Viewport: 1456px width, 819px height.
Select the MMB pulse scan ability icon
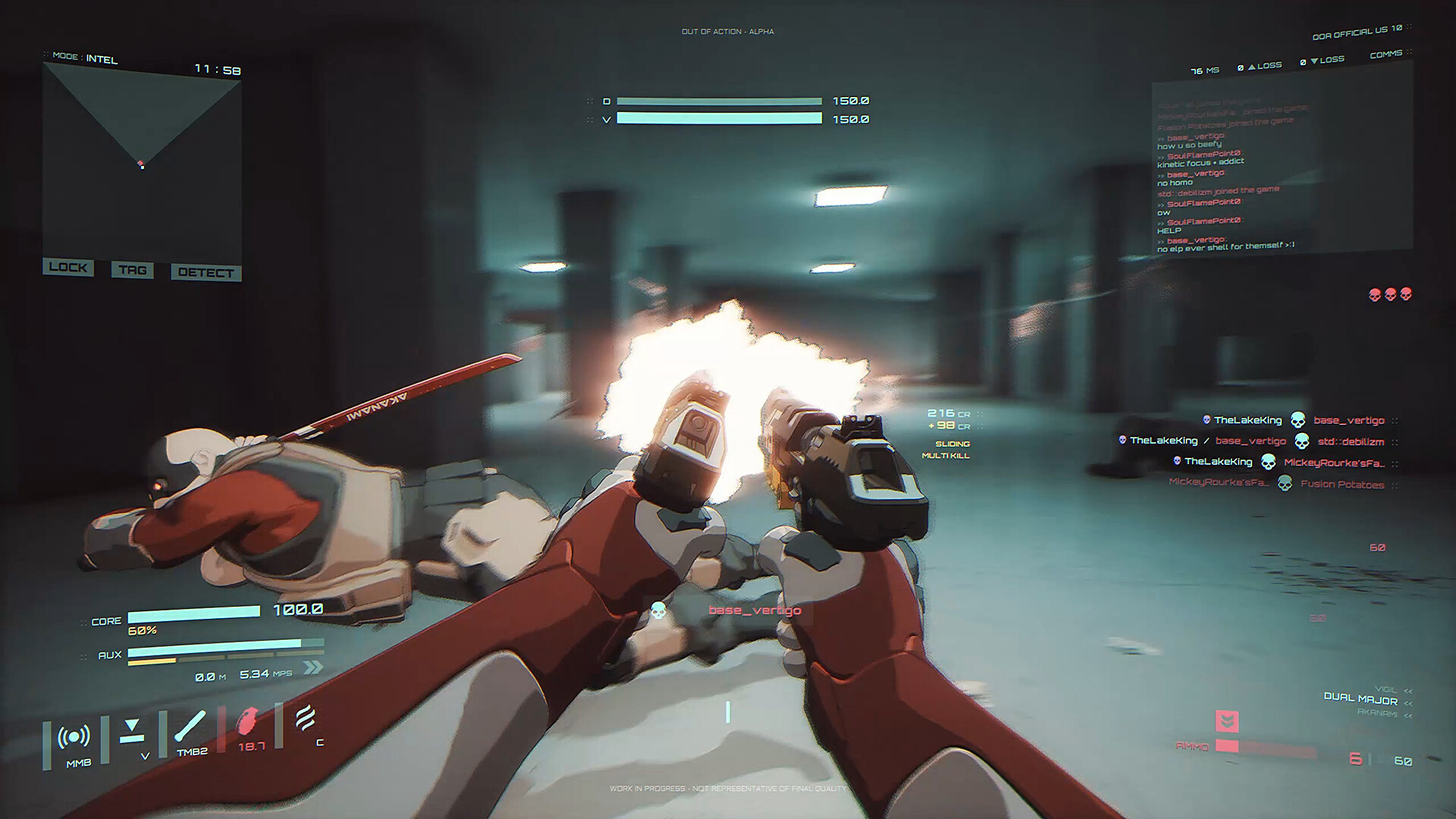[x=74, y=736]
